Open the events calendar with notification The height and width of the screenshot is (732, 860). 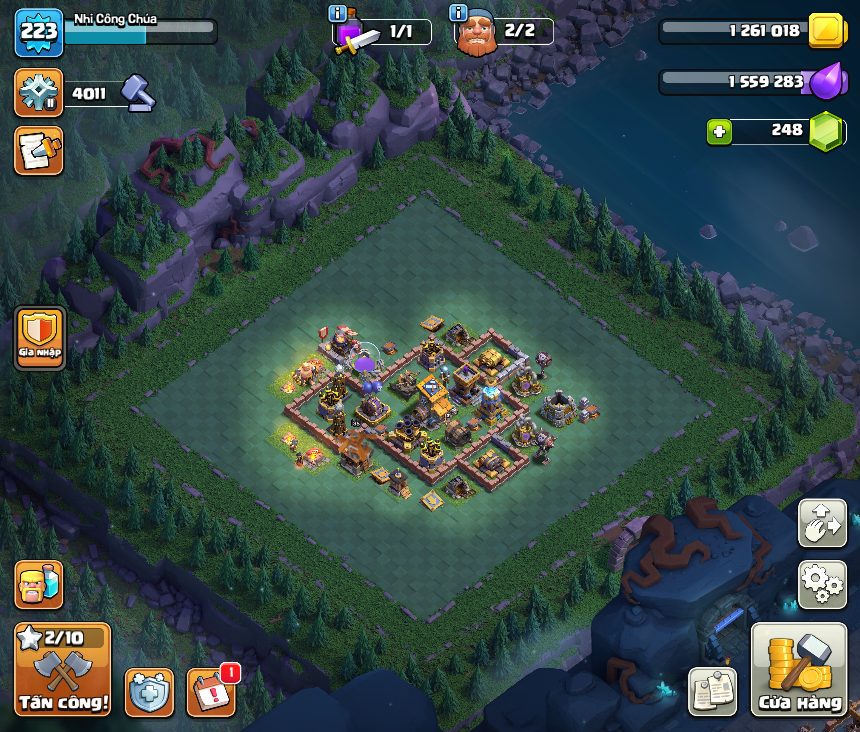click(x=211, y=692)
